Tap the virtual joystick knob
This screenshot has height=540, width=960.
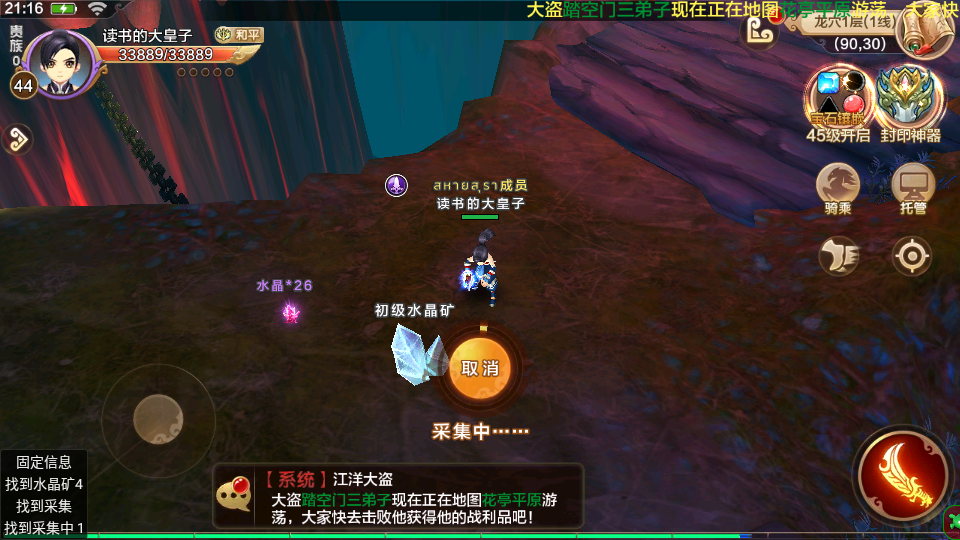158,420
